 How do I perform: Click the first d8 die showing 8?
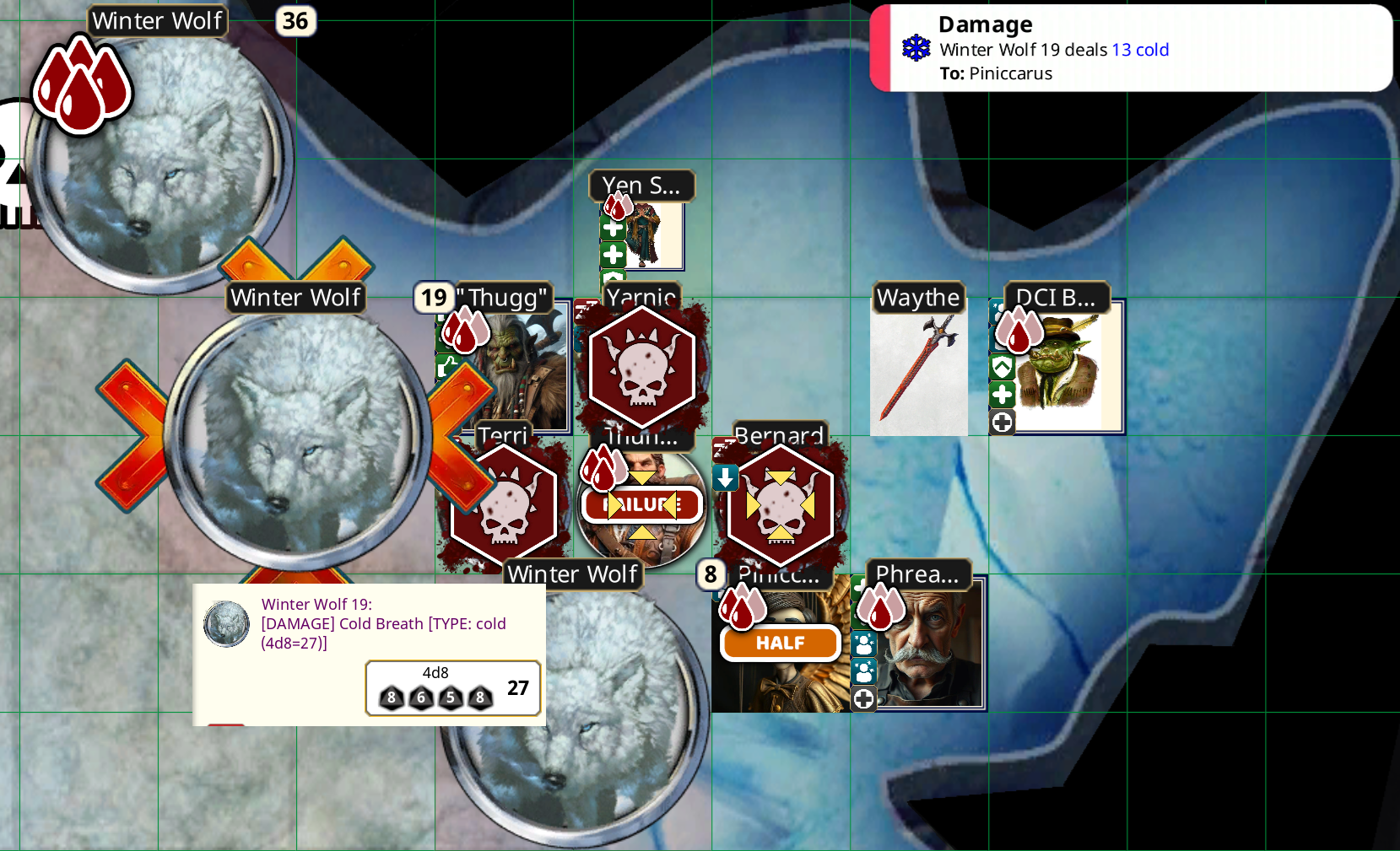pyautogui.click(x=391, y=697)
